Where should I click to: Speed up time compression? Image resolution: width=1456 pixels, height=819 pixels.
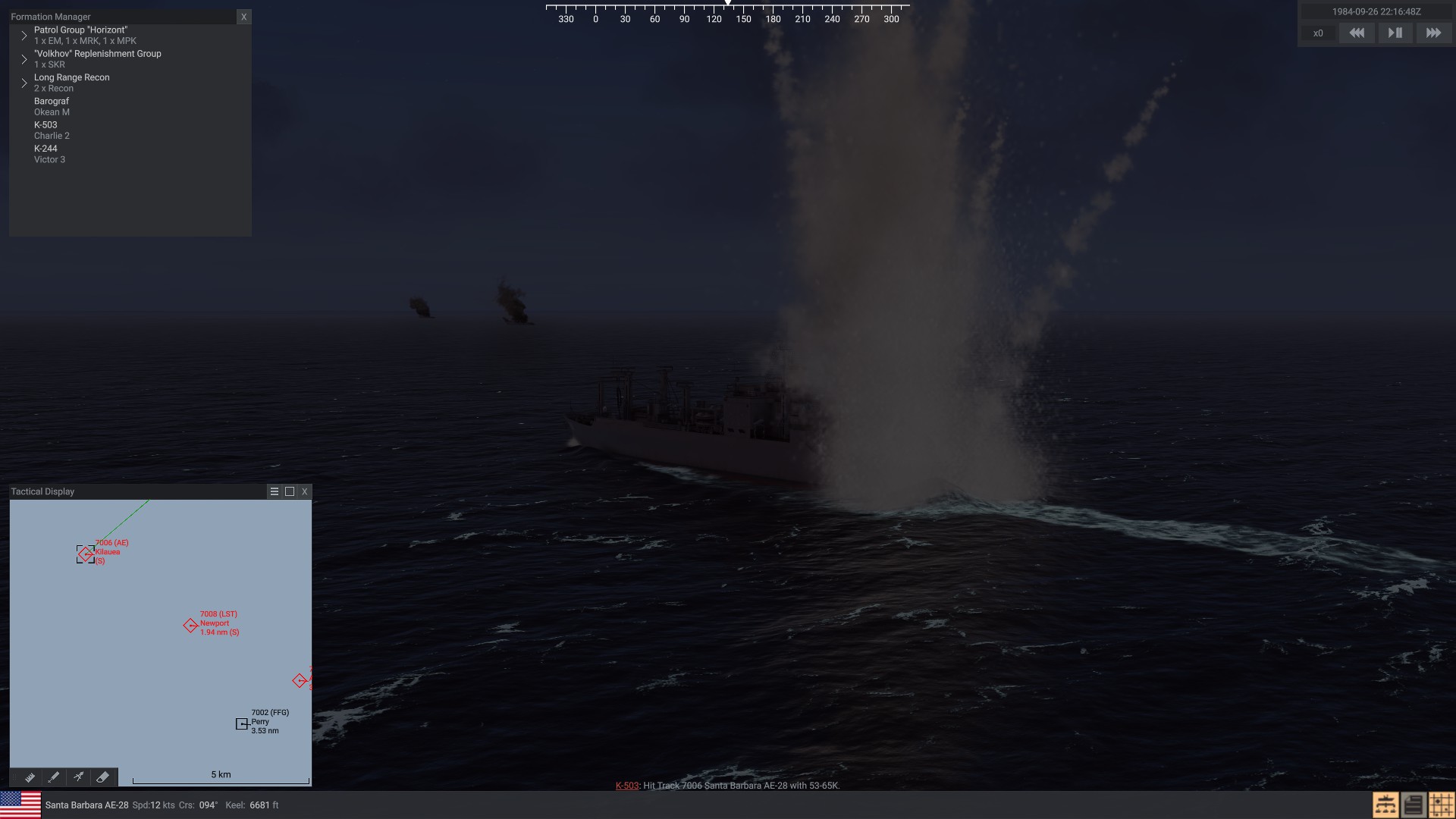point(1432,33)
